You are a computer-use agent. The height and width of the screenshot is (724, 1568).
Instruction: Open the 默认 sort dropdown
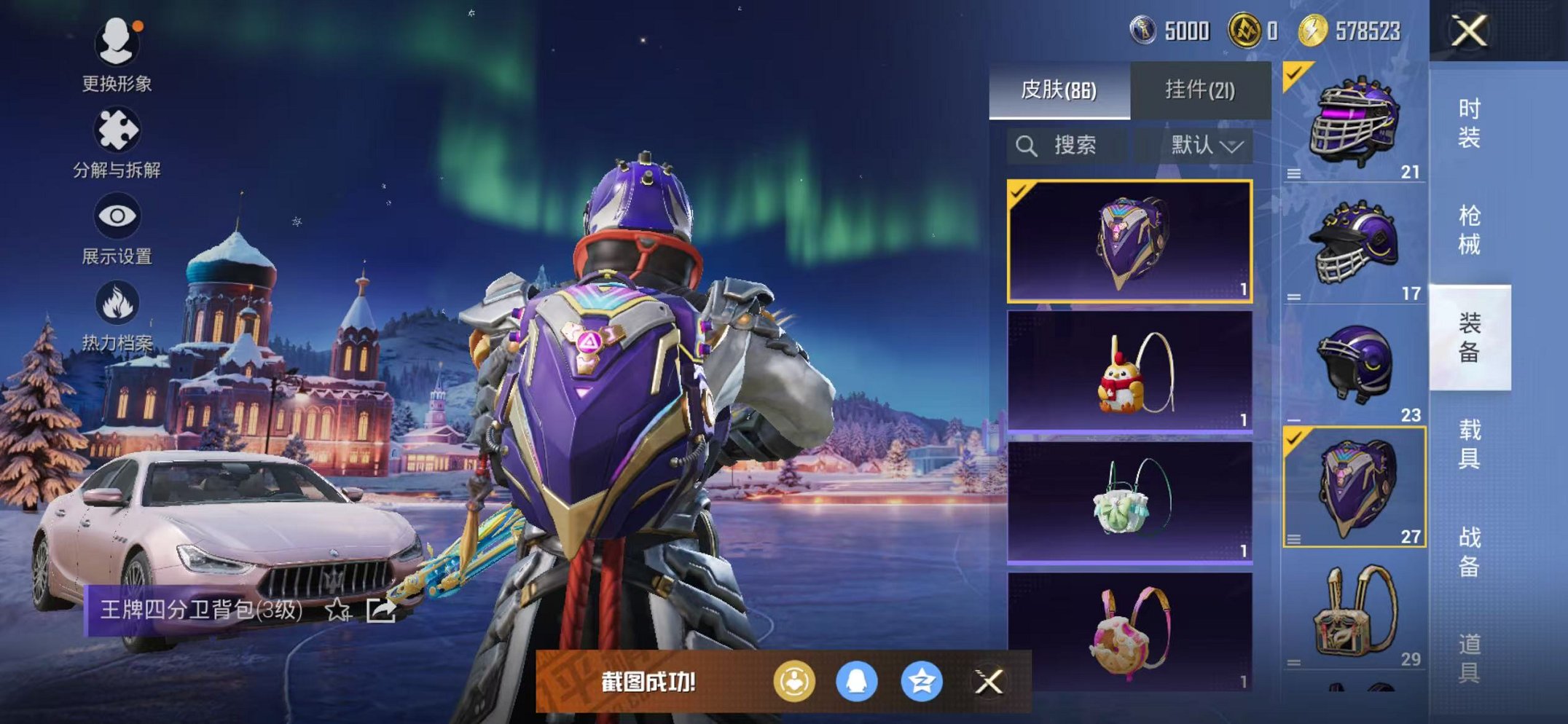pyautogui.click(x=1206, y=146)
